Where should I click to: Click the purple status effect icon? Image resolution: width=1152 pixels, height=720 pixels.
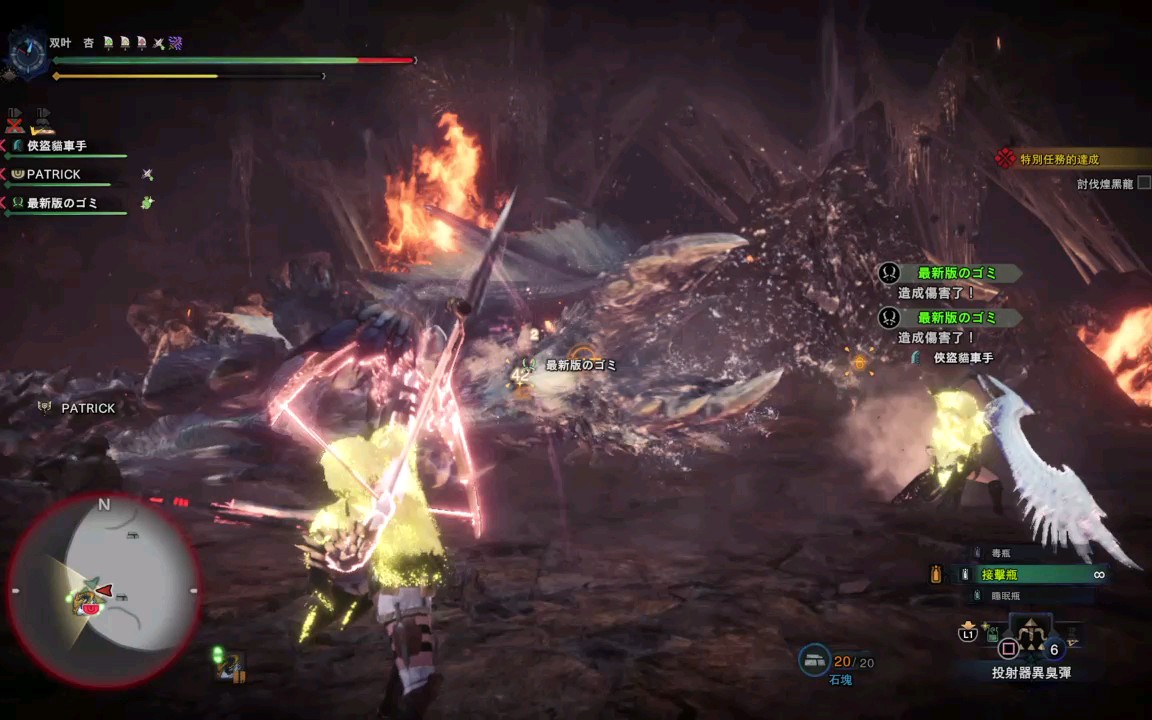pos(175,43)
